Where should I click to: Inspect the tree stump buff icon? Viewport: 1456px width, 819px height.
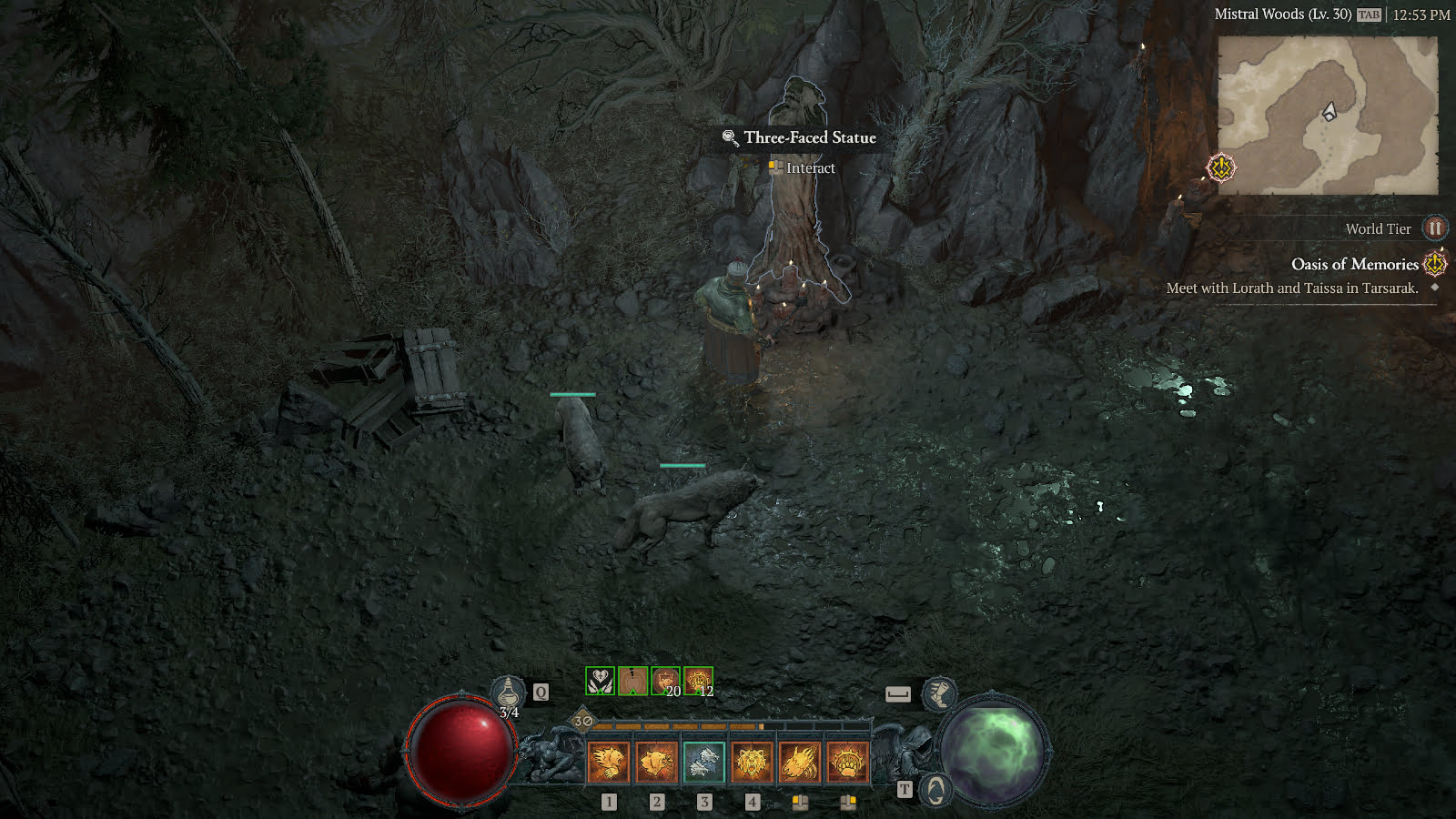(x=632, y=681)
